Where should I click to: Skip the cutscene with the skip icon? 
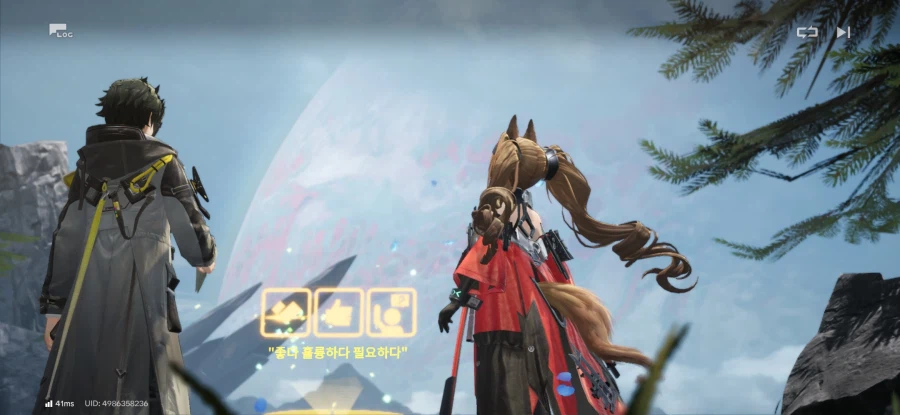click(843, 32)
